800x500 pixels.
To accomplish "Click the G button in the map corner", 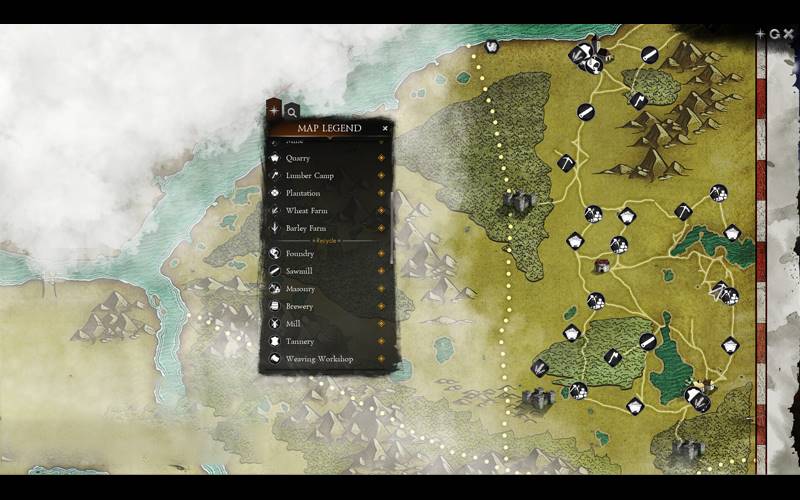I will coord(775,34).
